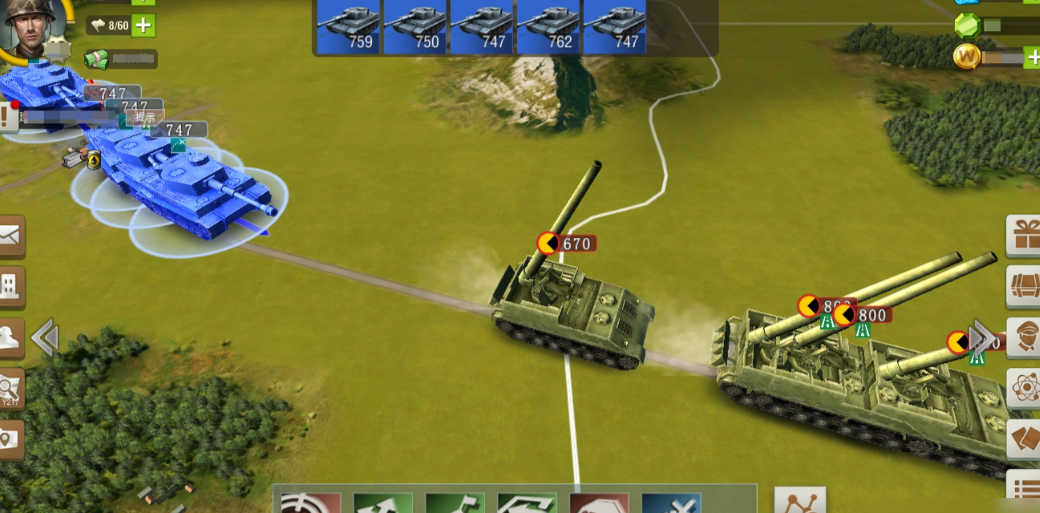Select the tank card showing 762

548,26
